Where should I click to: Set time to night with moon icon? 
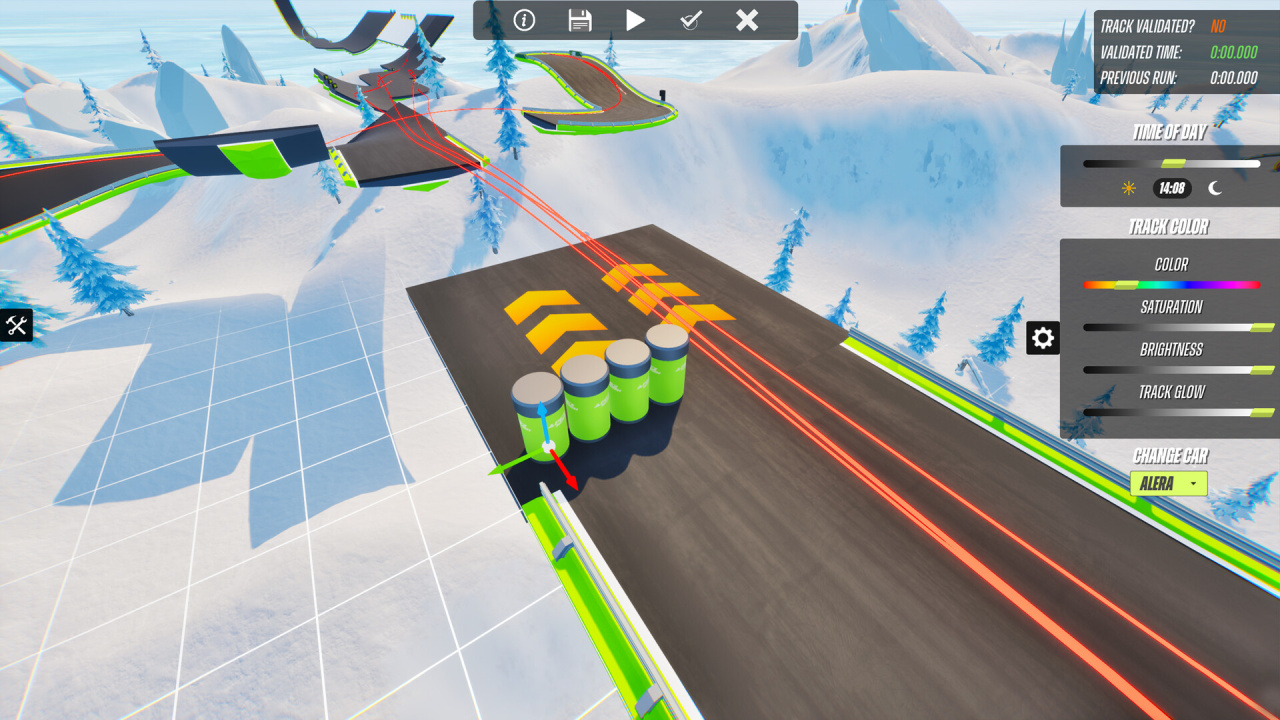coord(1215,188)
